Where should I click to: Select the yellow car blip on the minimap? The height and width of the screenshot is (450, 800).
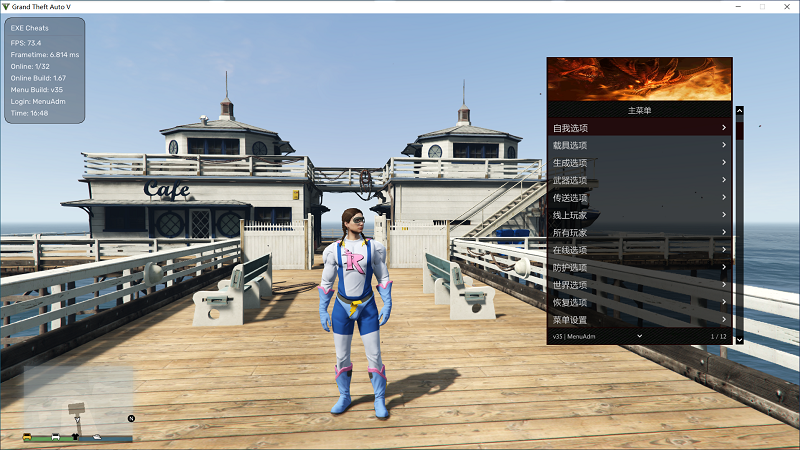point(28,436)
